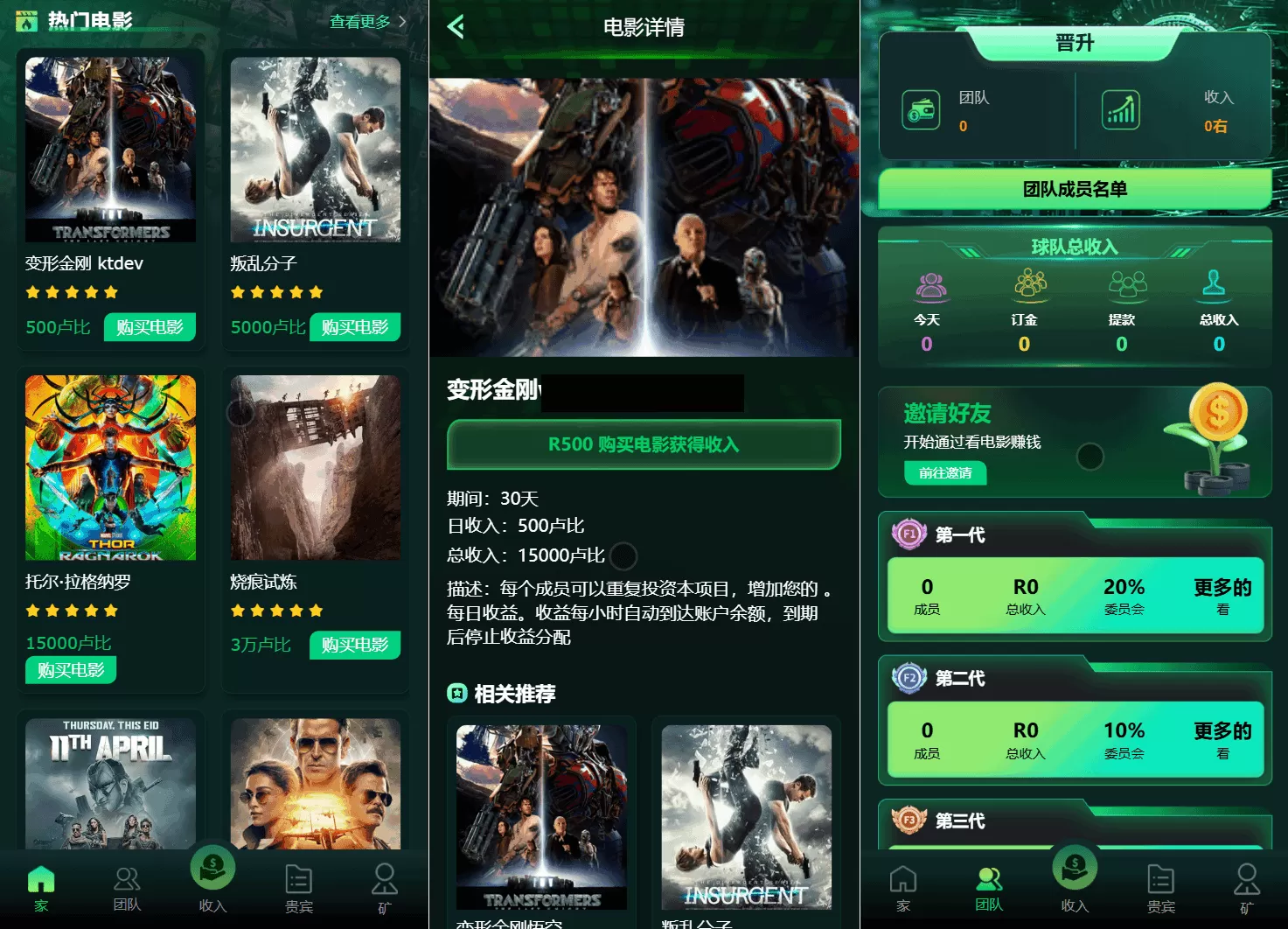This screenshot has width=1288, height=929.
Task: Tap the central green 收入 dollar icon
Action: tap(212, 866)
